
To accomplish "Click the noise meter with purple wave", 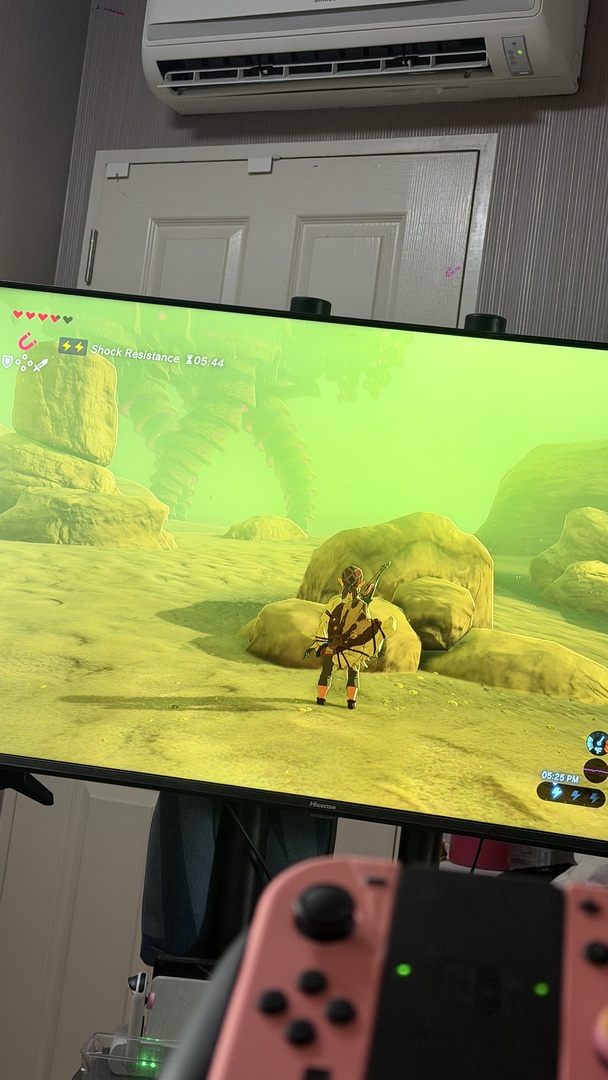I will [x=596, y=771].
